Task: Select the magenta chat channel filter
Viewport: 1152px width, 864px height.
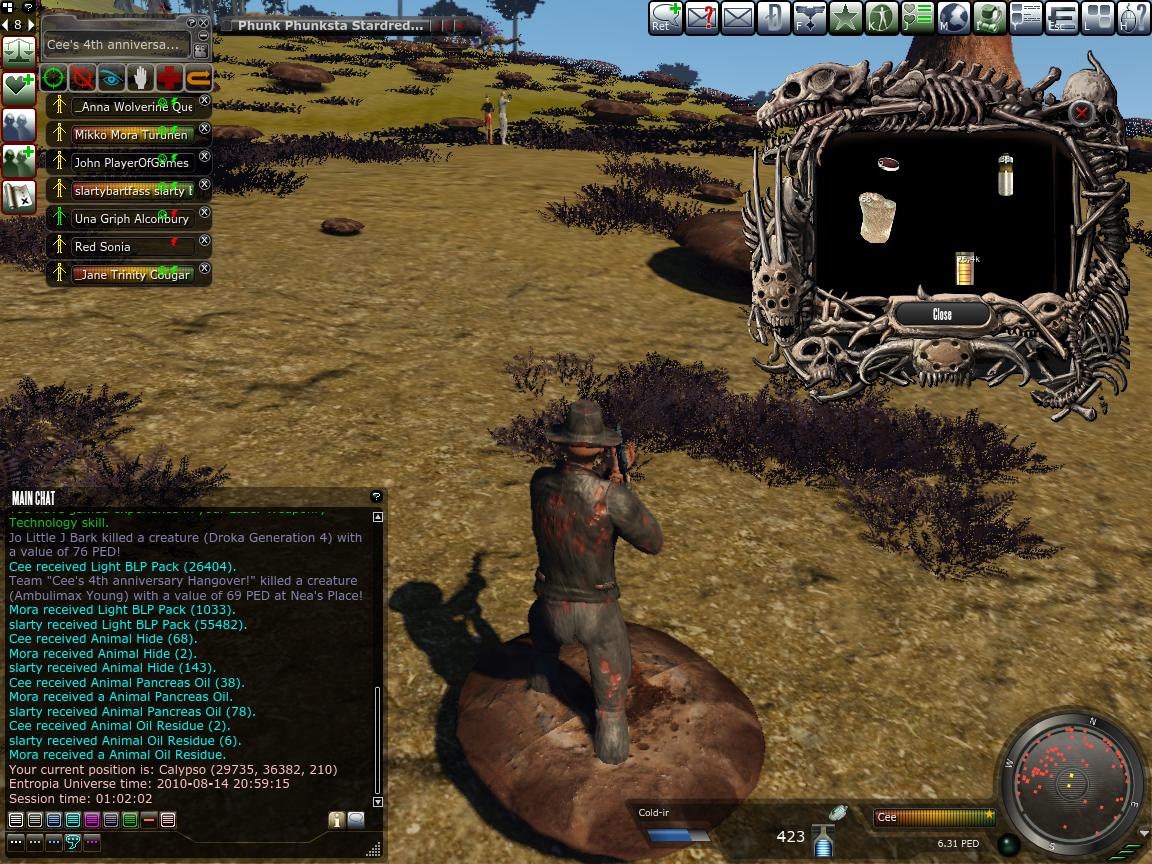Action: [92, 820]
